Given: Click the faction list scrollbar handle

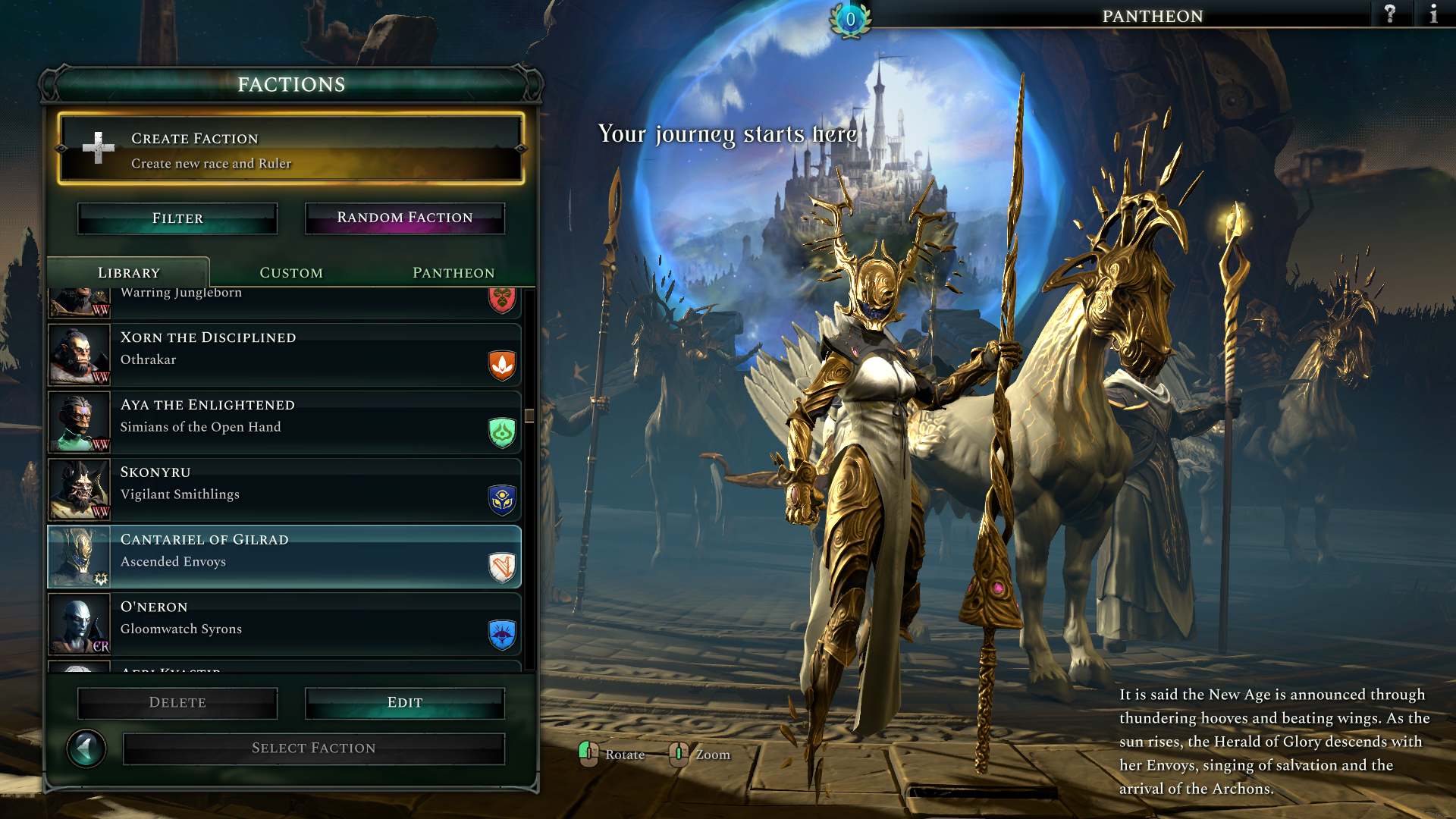Looking at the screenshot, I should pos(529,416).
